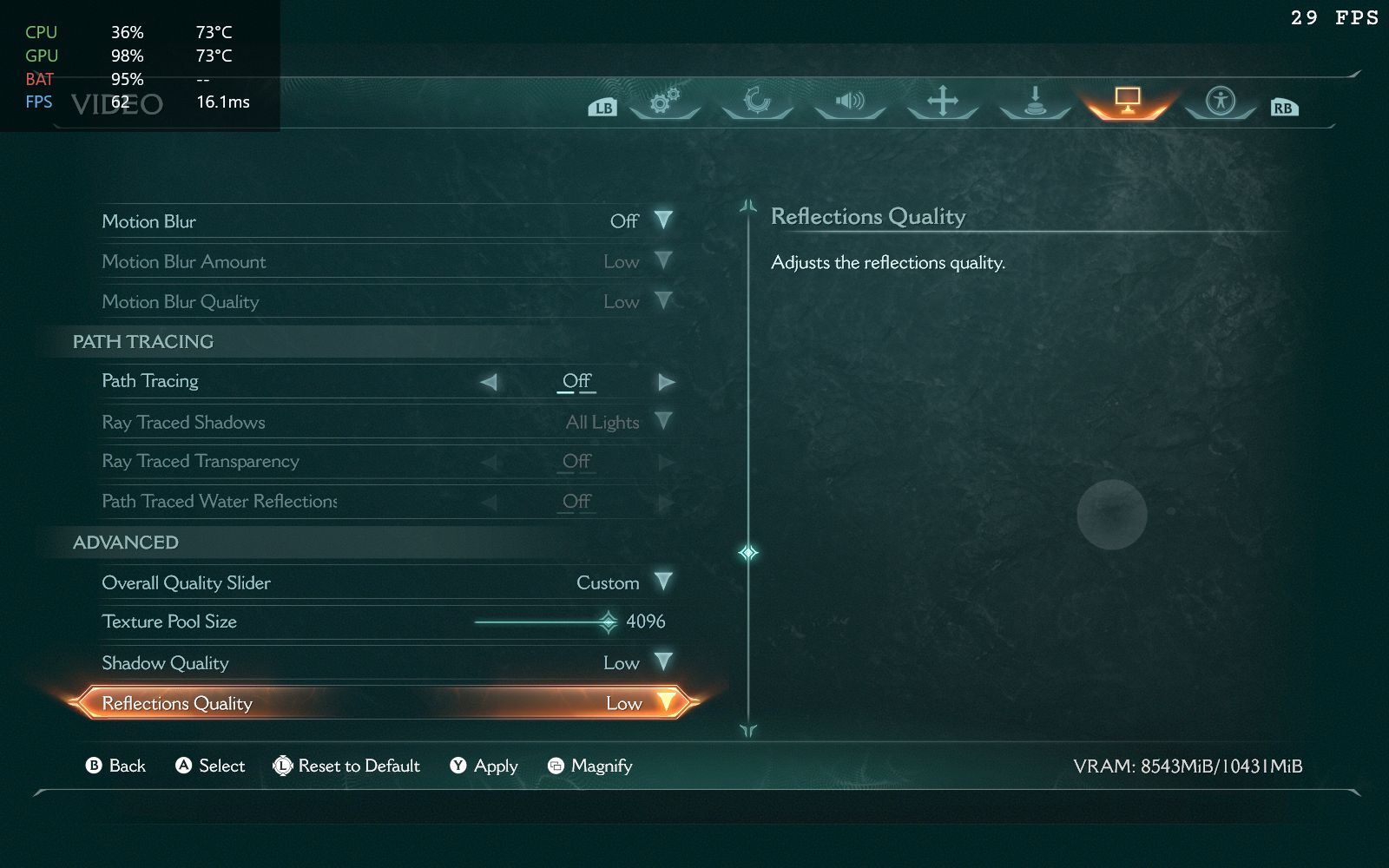Click Reset to Default
1389x868 pixels.
tap(346, 766)
